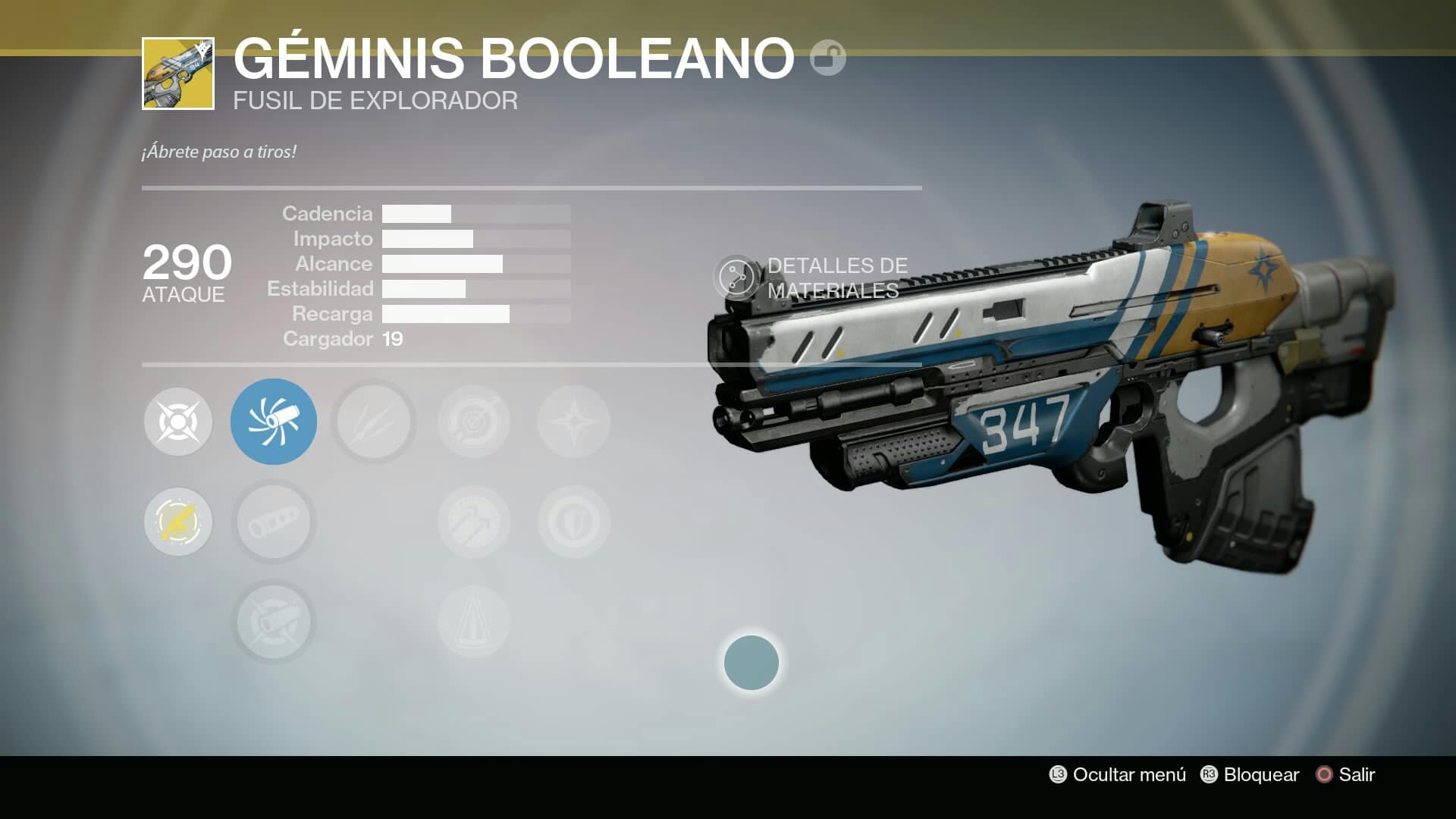
Task: Choose the white crosshair damage node
Action: (178, 422)
